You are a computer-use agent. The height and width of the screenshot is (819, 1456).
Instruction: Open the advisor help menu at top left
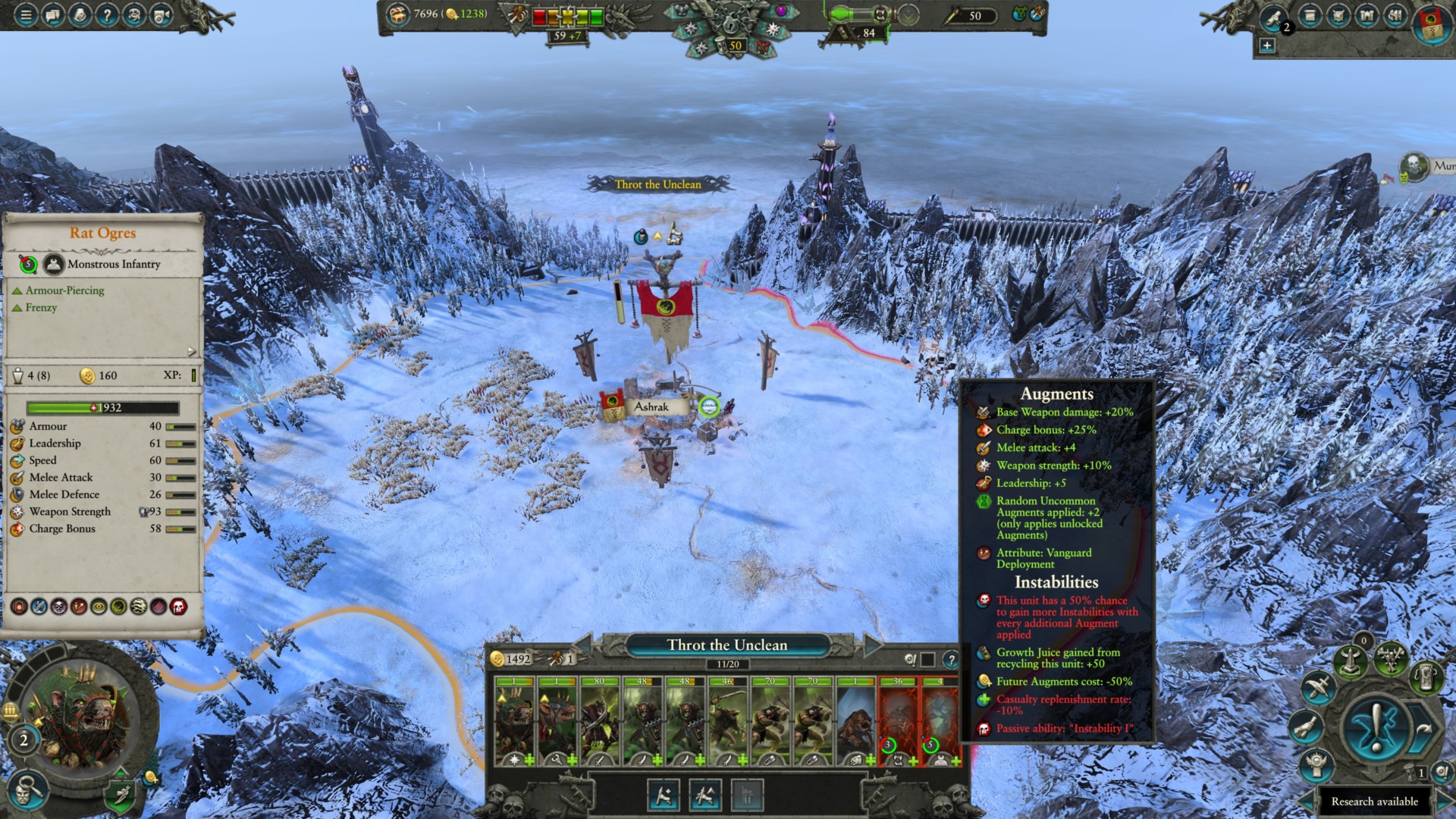108,14
